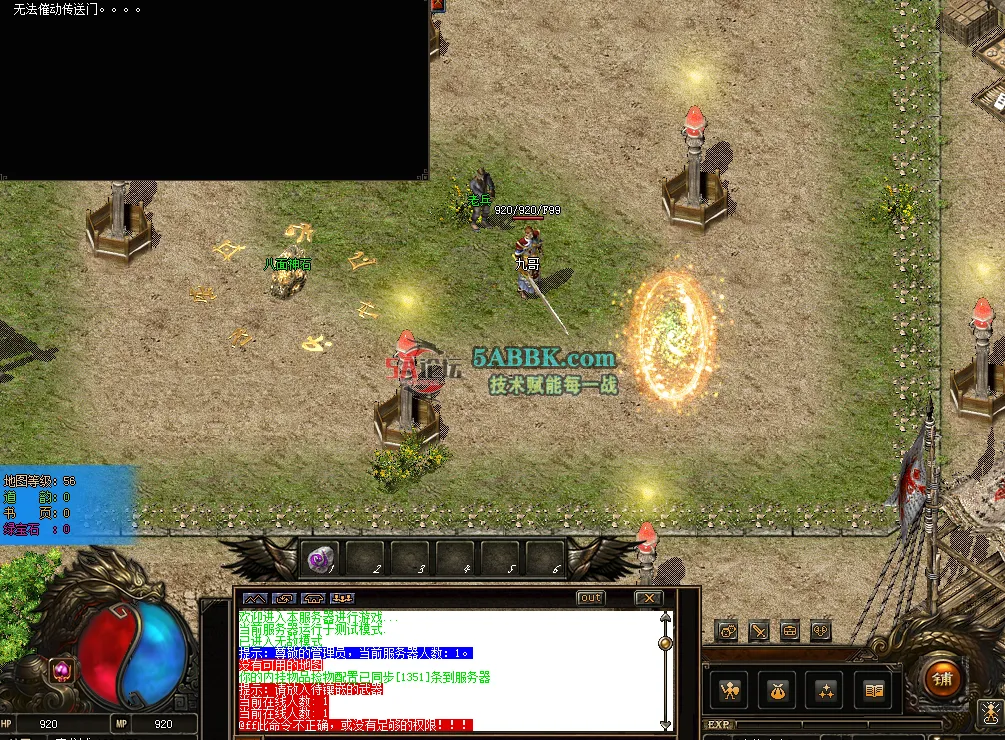This screenshot has width=1005, height=740.
Task: Select the three-people chat channel tab
Action: click(342, 598)
